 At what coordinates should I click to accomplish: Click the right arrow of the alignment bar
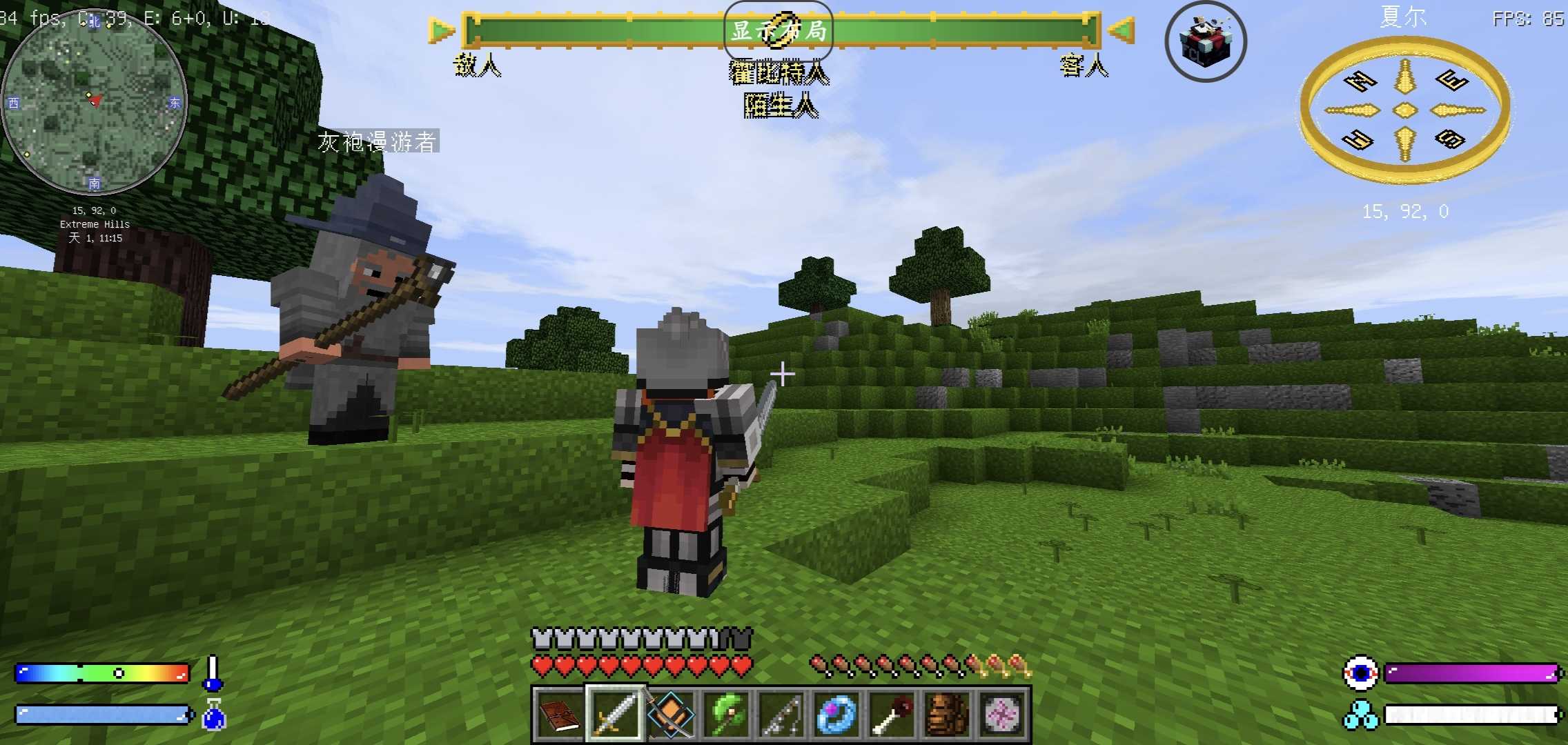point(1121,31)
